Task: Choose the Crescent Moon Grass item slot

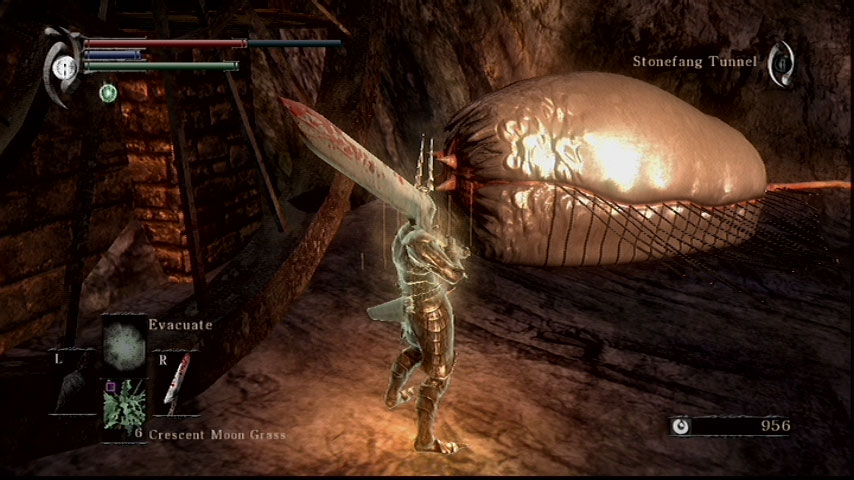Action: [x=125, y=403]
